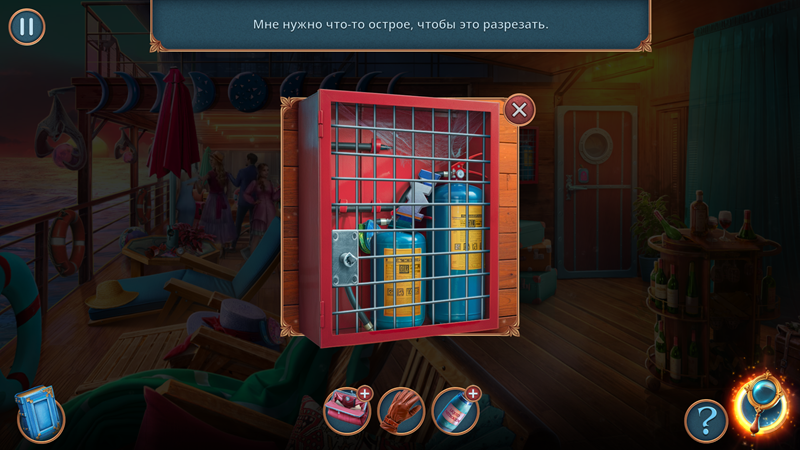Select the red handbag inventory item
Screen dimensions: 800x450
click(x=346, y=411)
